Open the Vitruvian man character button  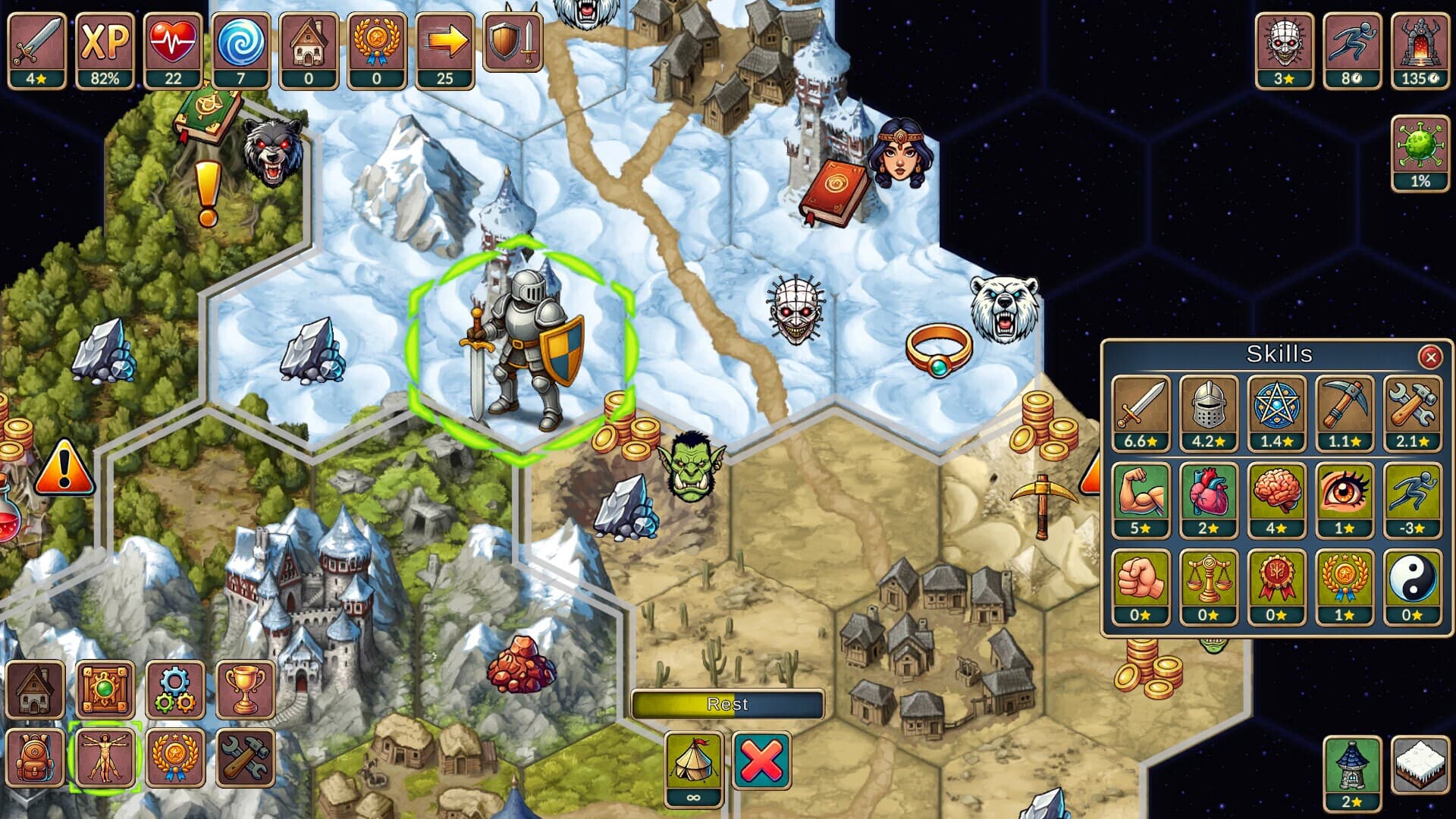point(105,758)
